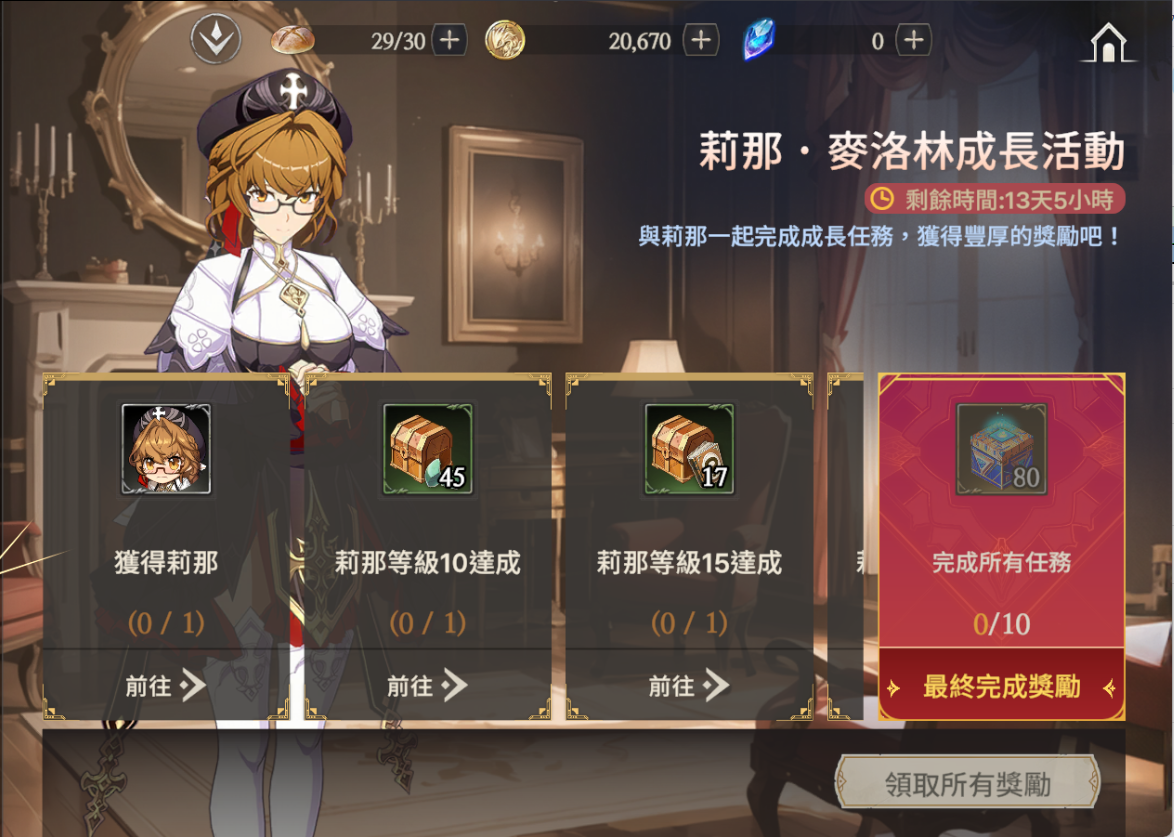The height and width of the screenshot is (837, 1174).
Task: Go to the 獲得莉那 mission
Action: [x=166, y=685]
